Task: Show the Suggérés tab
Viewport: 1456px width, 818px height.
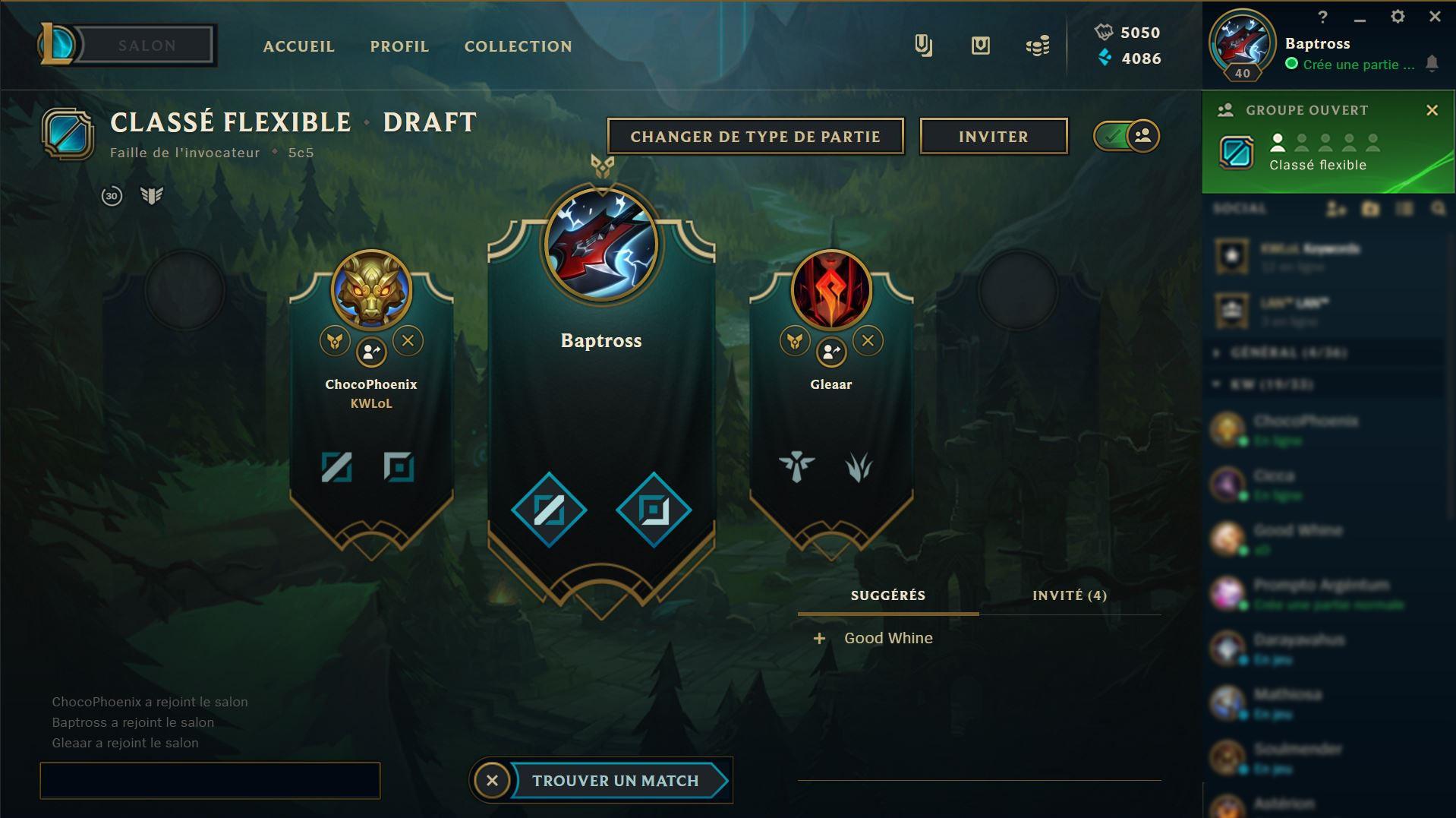Action: tap(887, 595)
